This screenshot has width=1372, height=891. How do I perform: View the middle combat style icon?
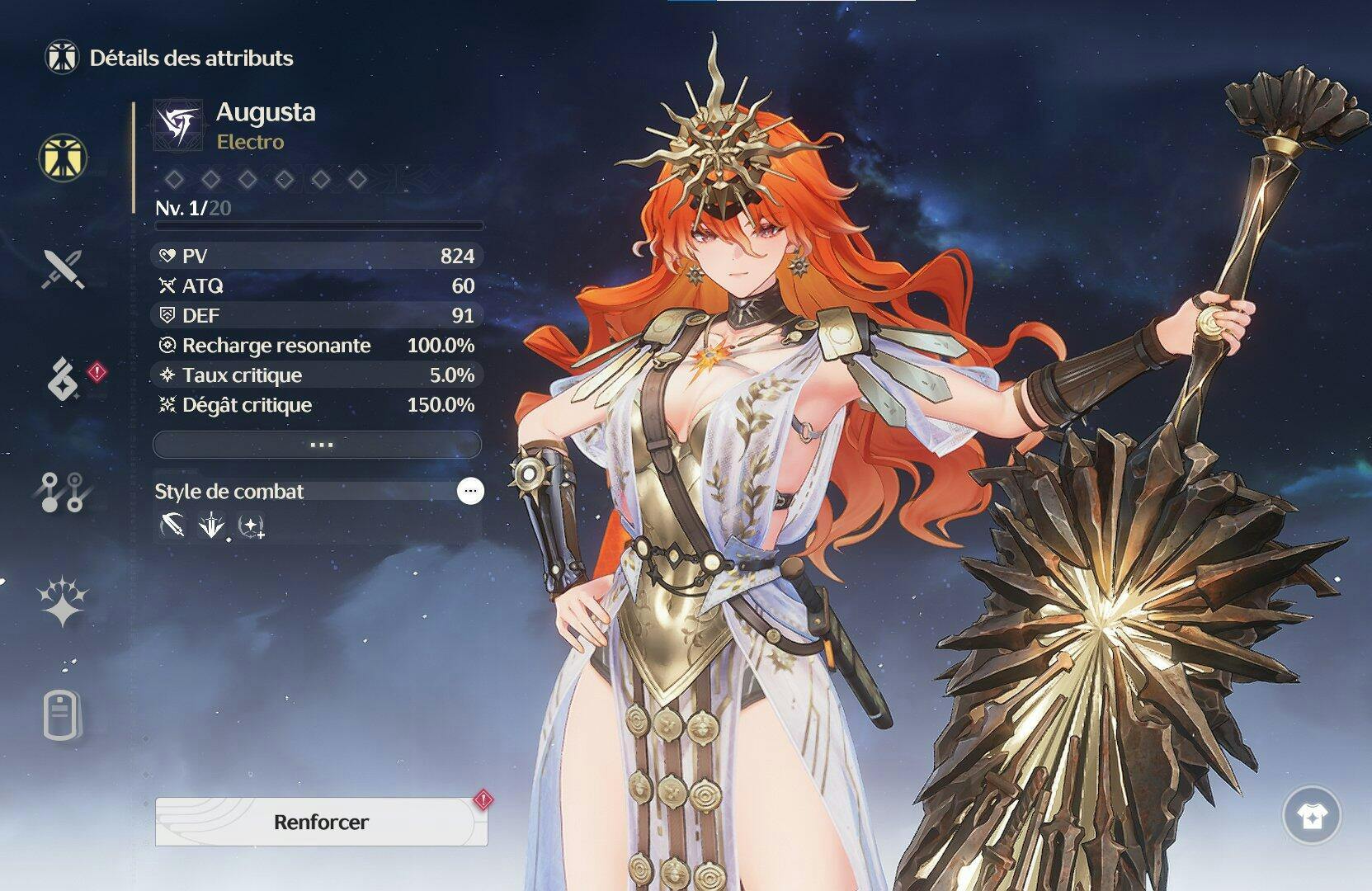pyautogui.click(x=211, y=526)
